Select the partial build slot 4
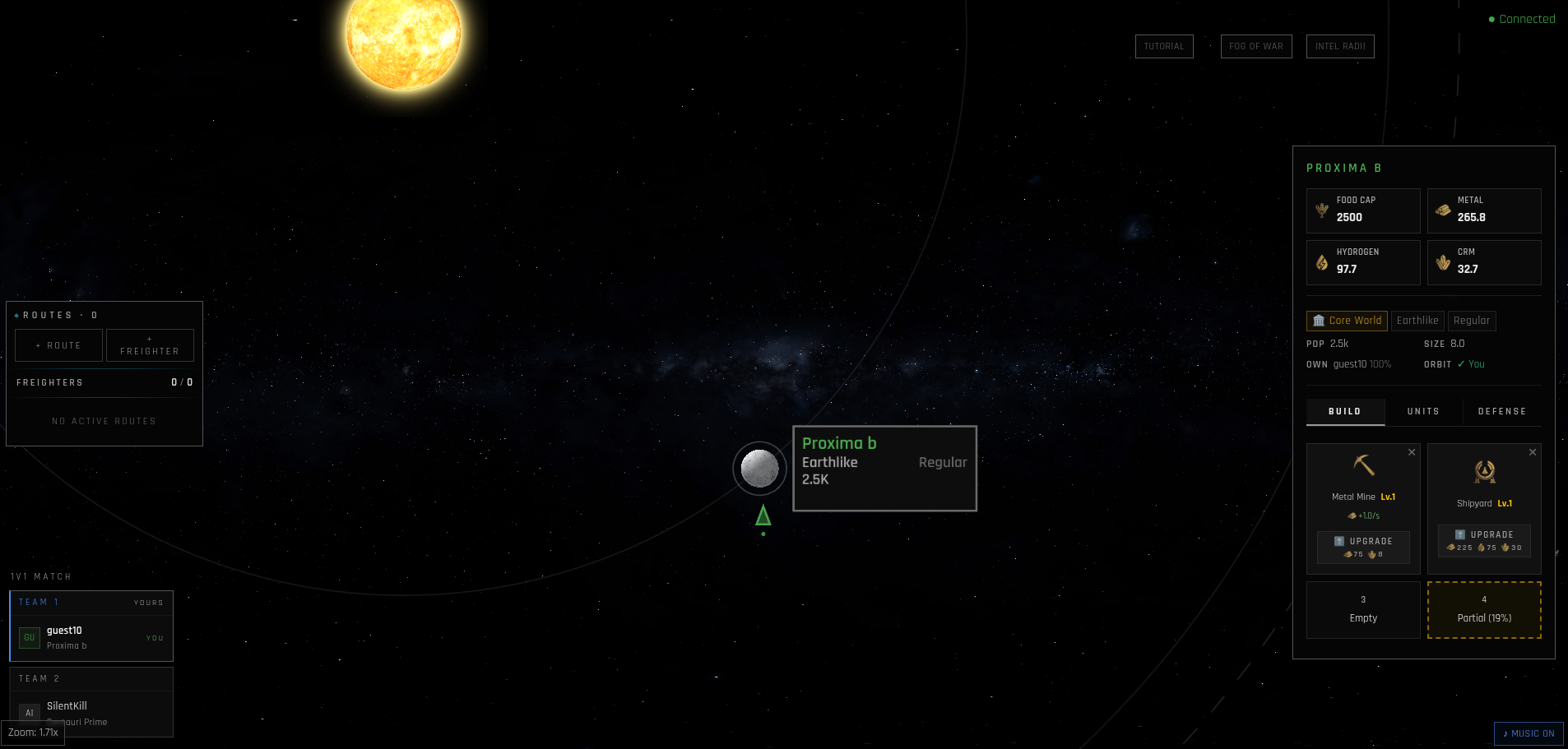This screenshot has width=1568, height=749. (1484, 610)
